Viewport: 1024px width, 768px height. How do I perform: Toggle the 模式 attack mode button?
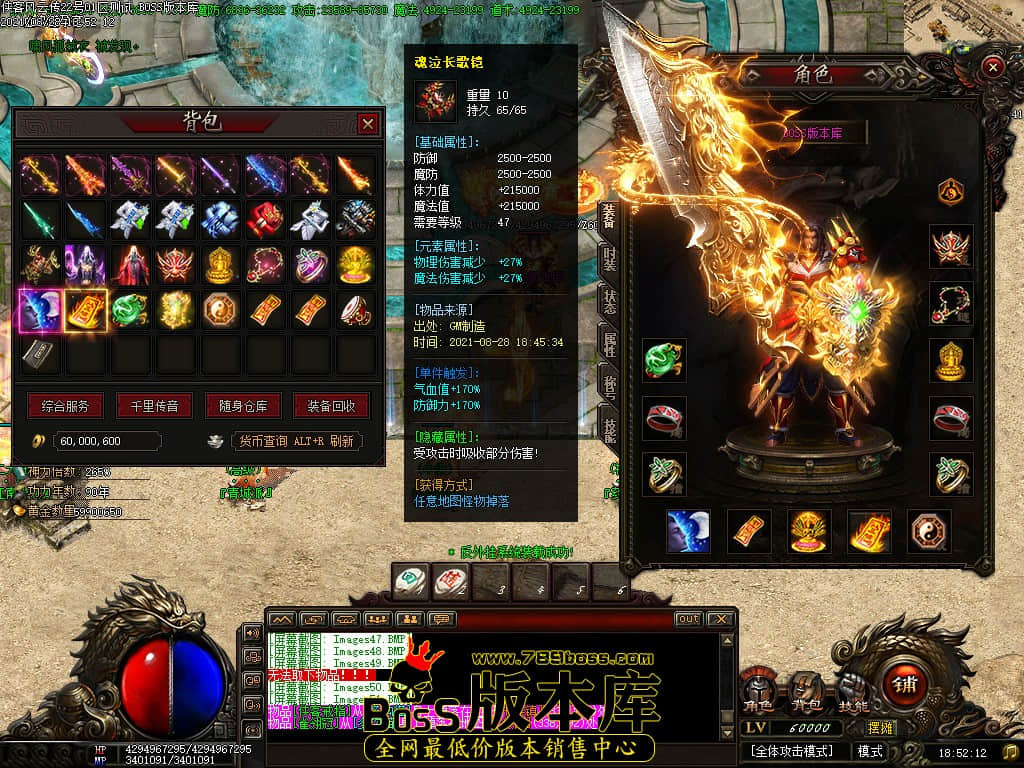coord(870,750)
